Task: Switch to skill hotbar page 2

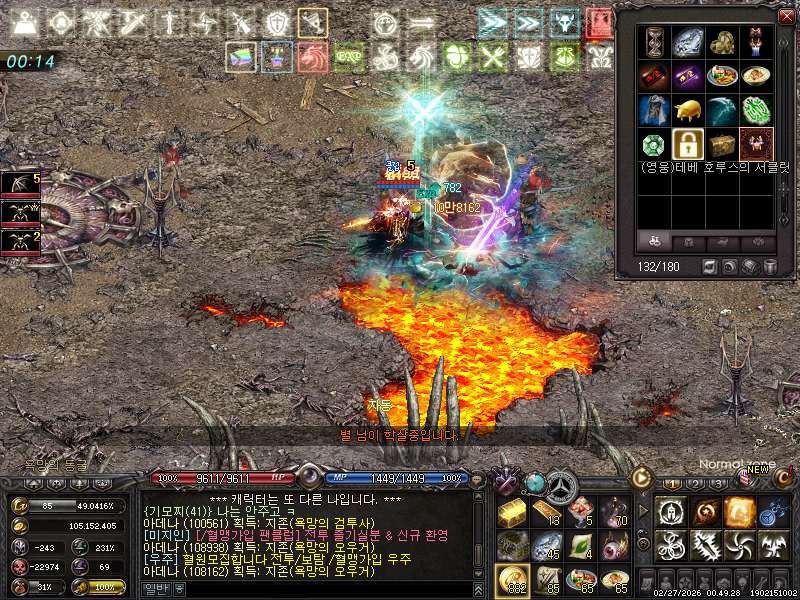Action: pyautogui.click(x=695, y=483)
